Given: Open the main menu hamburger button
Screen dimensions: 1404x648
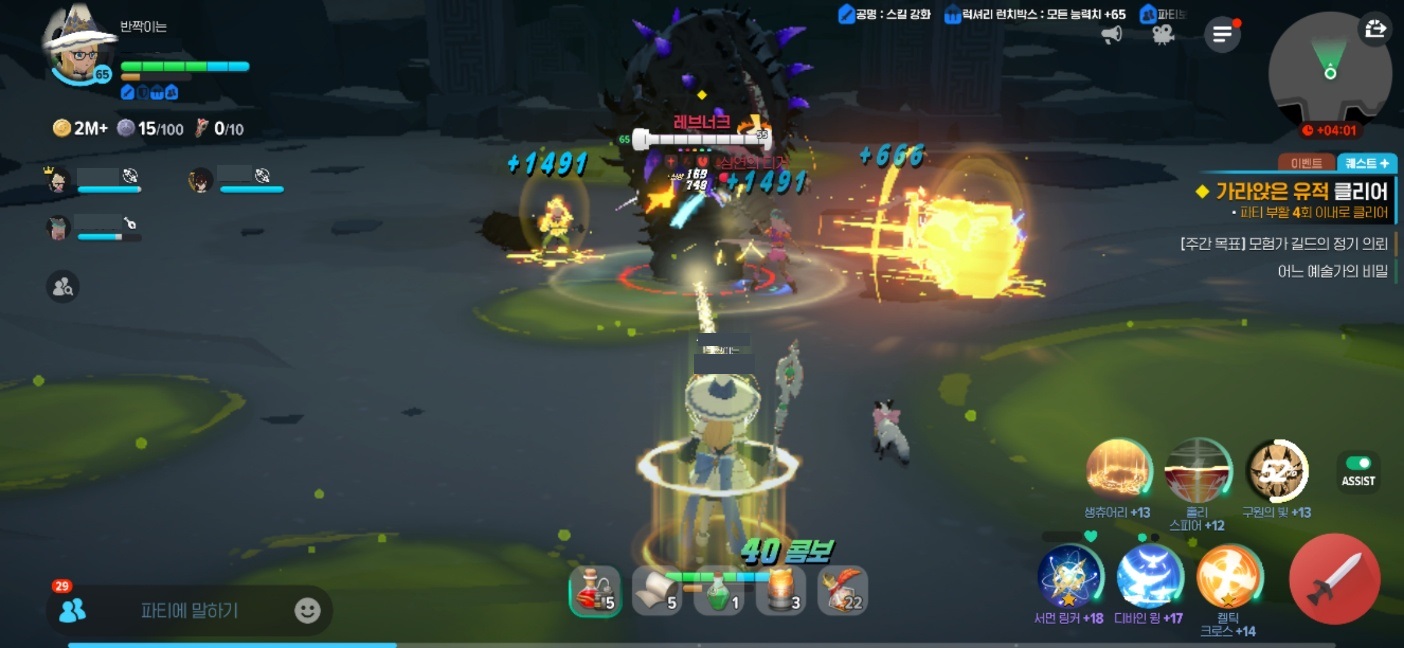Looking at the screenshot, I should [x=1221, y=35].
